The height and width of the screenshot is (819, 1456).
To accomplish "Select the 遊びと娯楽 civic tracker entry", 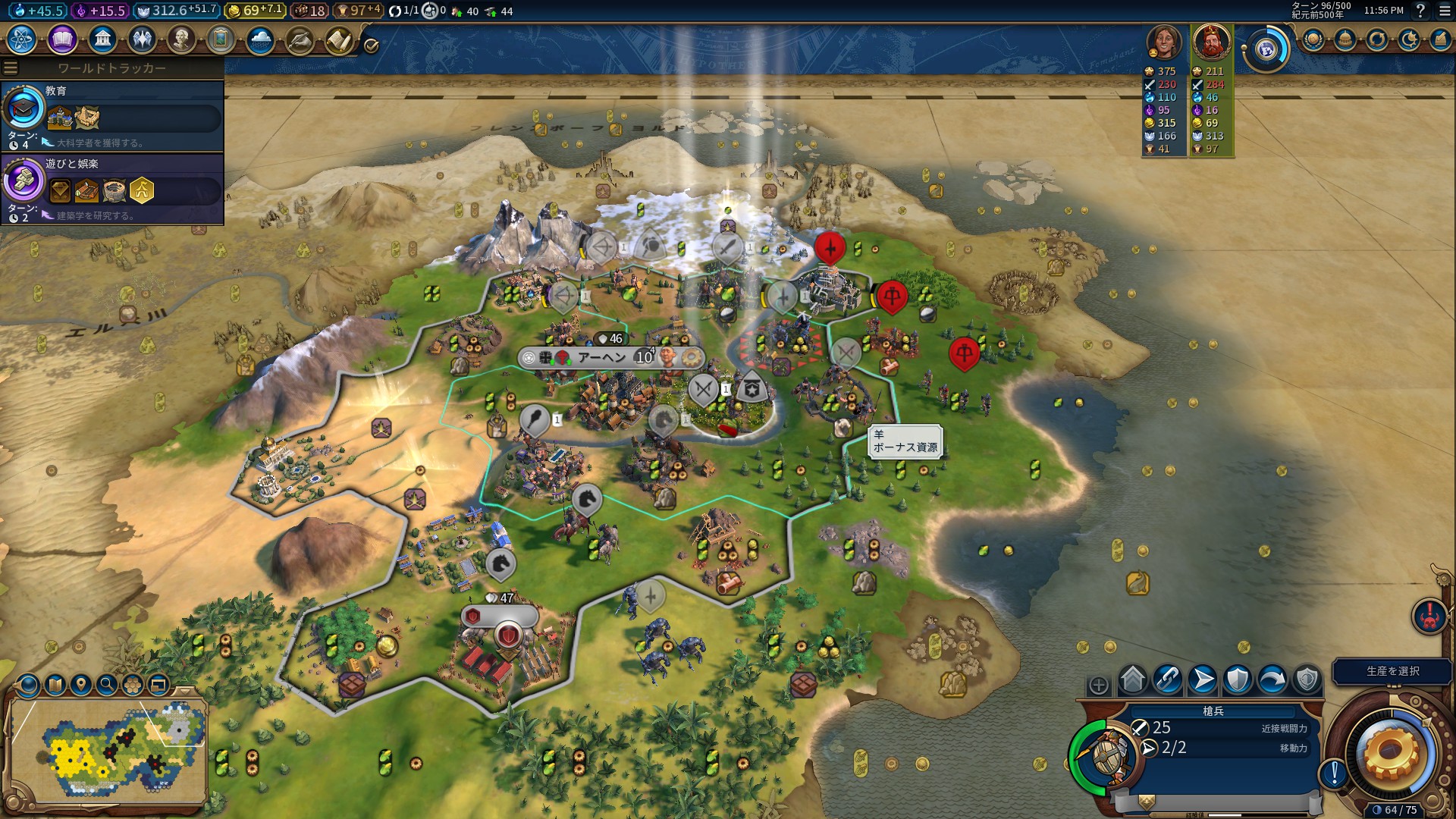I will [114, 188].
